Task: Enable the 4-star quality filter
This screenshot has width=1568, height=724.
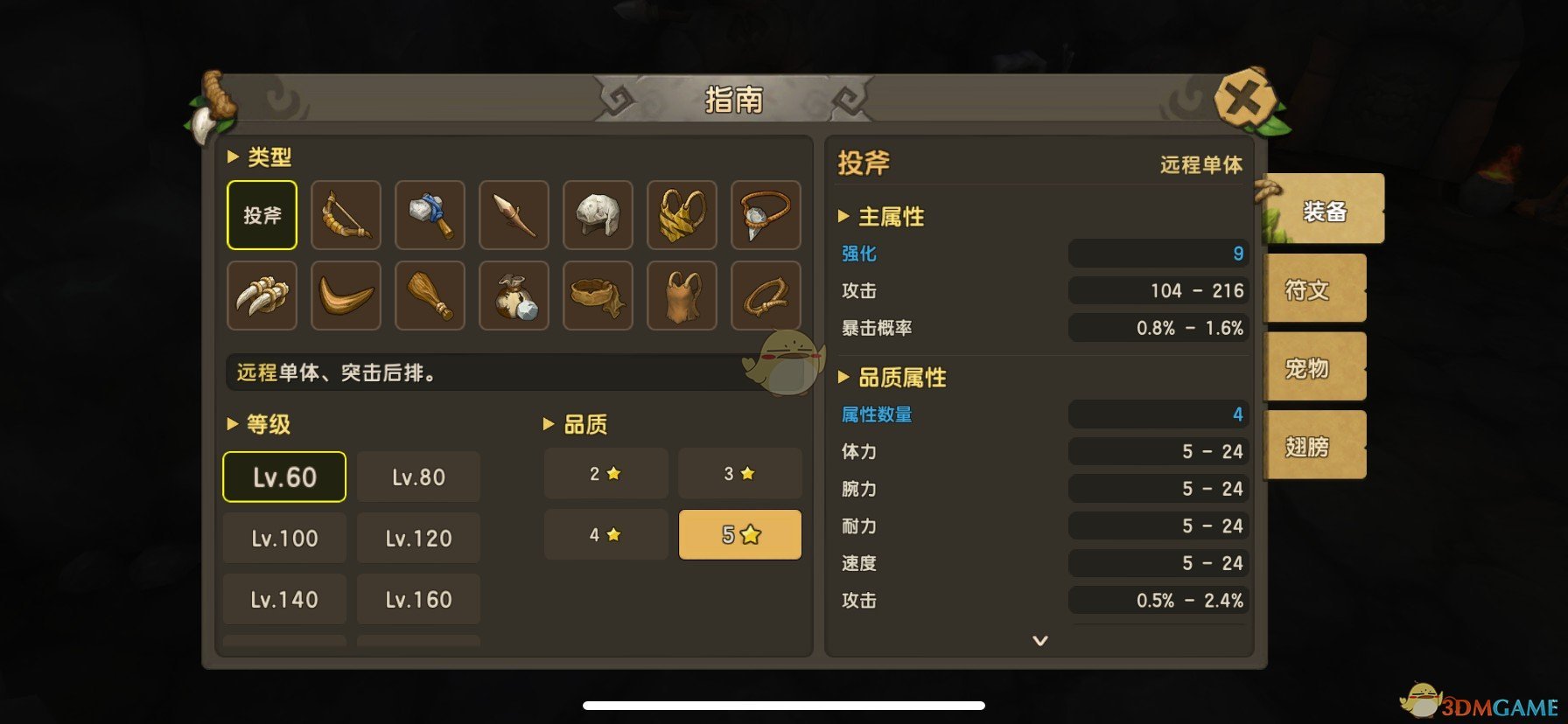Action: click(605, 534)
